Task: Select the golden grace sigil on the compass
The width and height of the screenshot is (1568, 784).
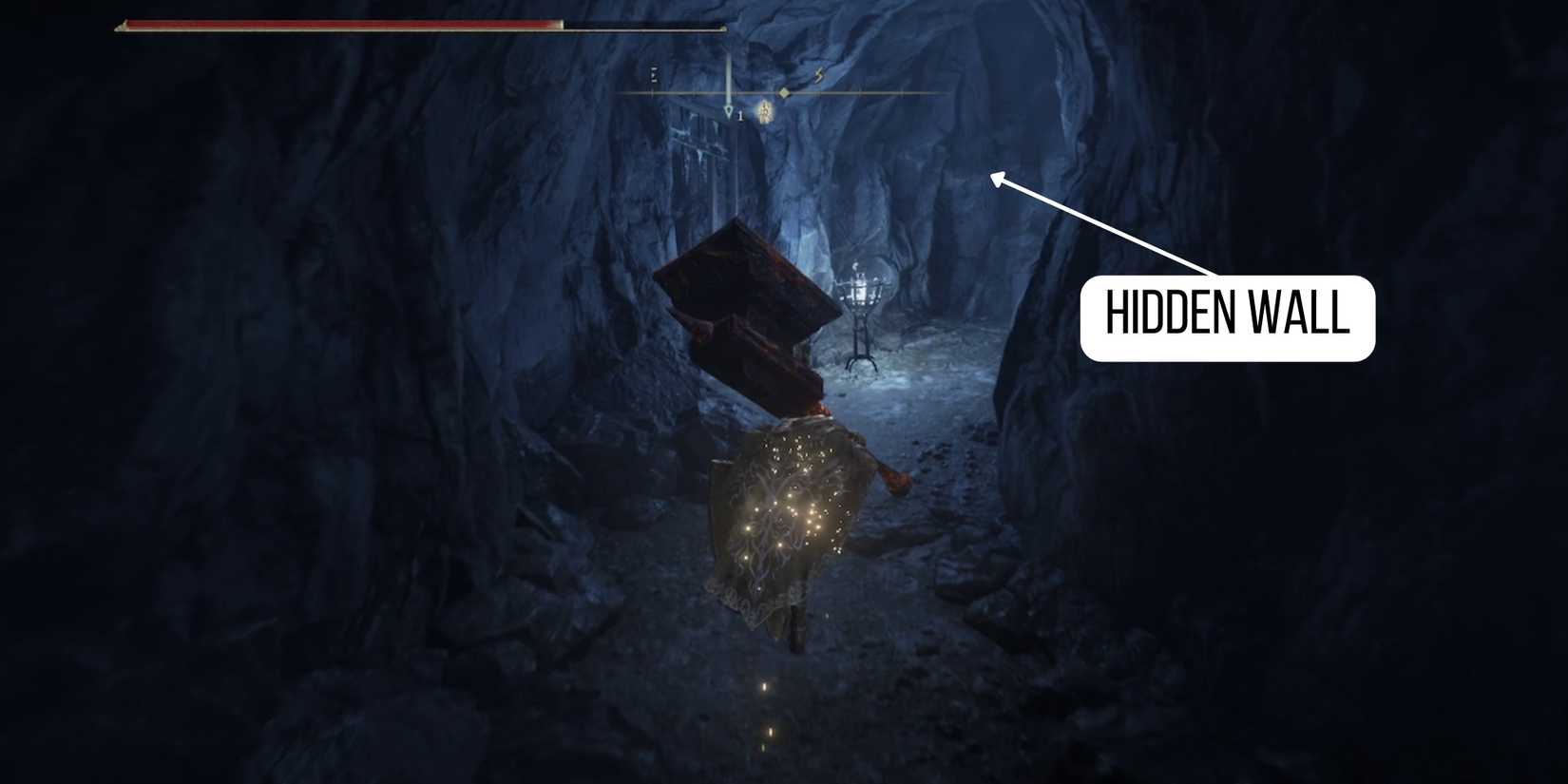Action: point(765,112)
